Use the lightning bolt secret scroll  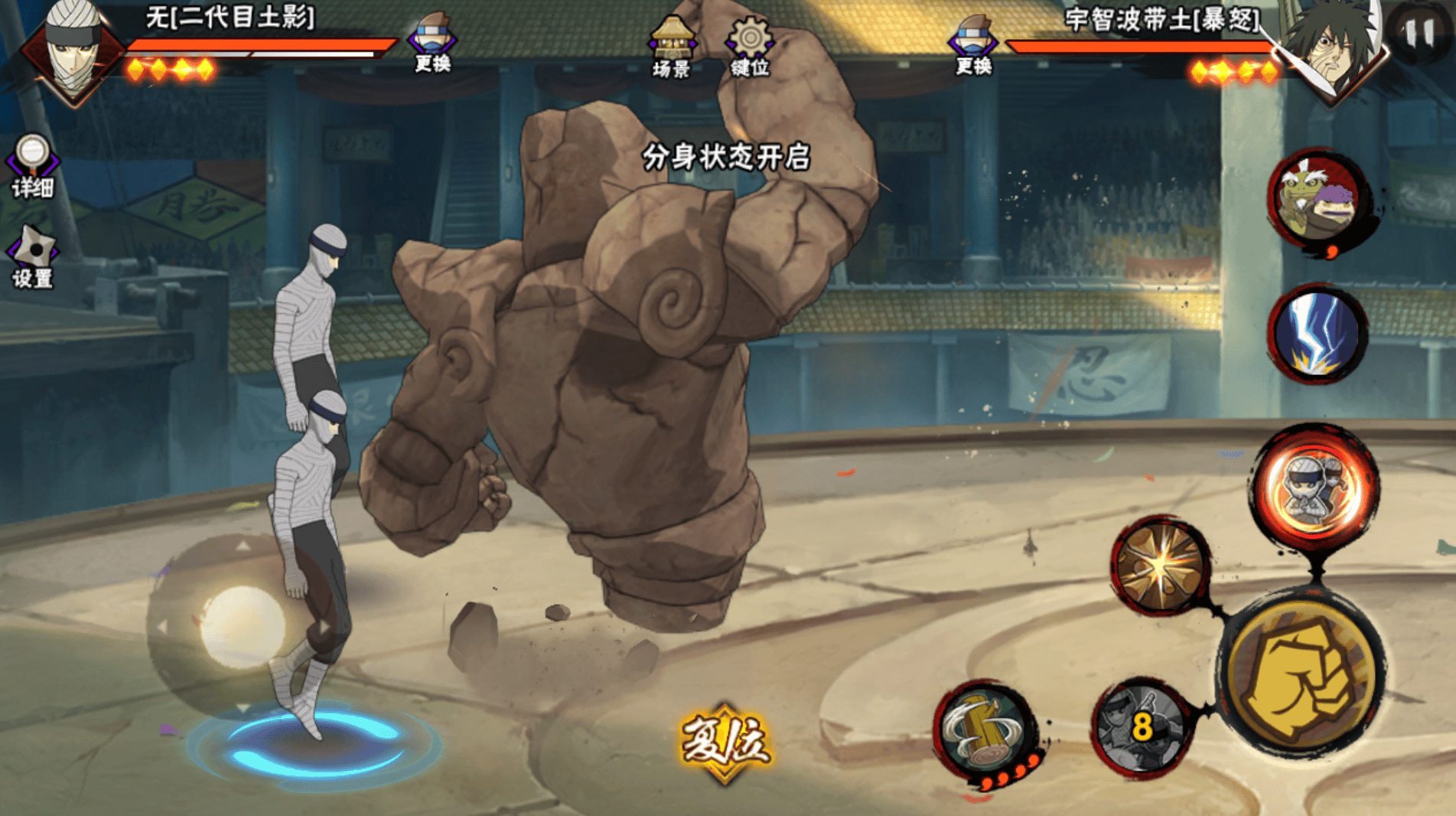click(x=1316, y=334)
